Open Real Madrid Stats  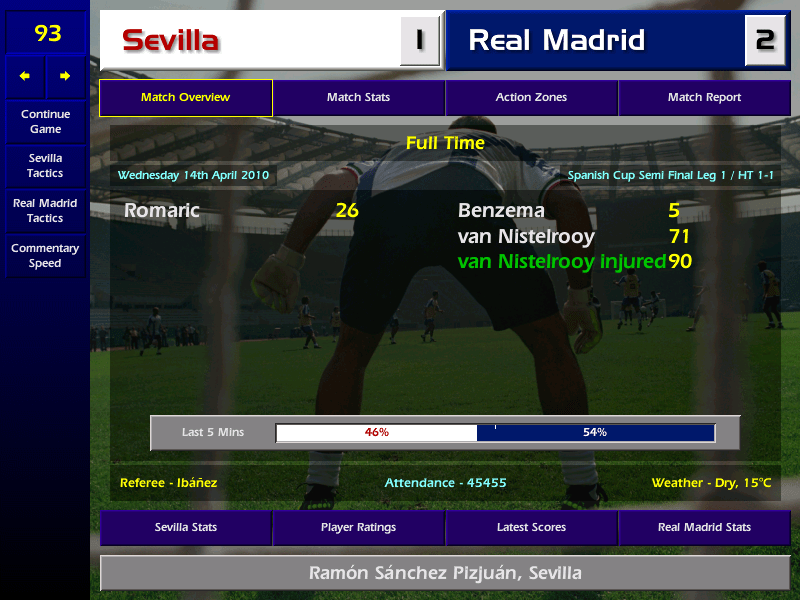(704, 527)
